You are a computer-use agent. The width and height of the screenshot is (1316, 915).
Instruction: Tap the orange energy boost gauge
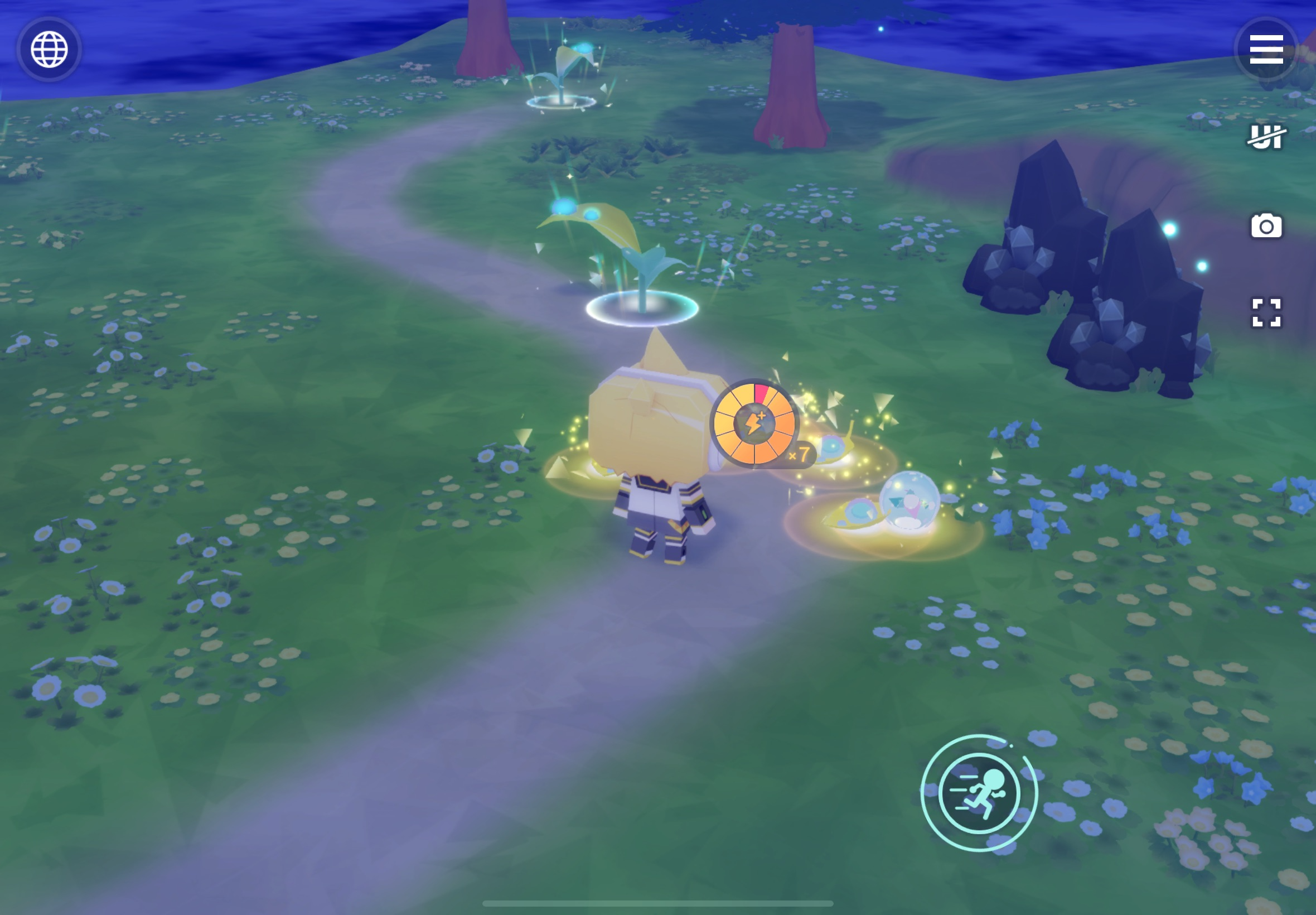754,423
